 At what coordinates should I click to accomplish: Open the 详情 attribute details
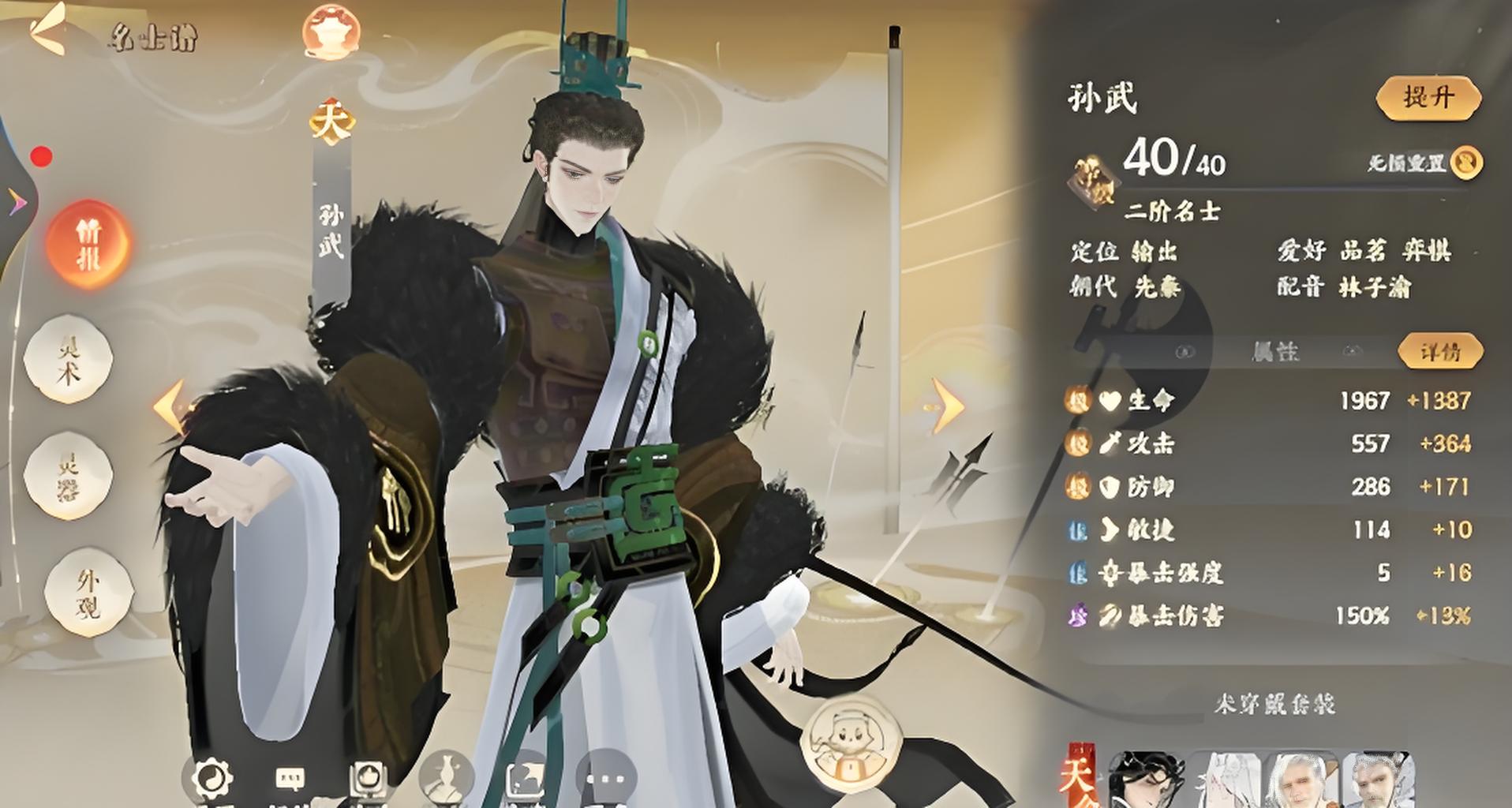[x=1439, y=351]
